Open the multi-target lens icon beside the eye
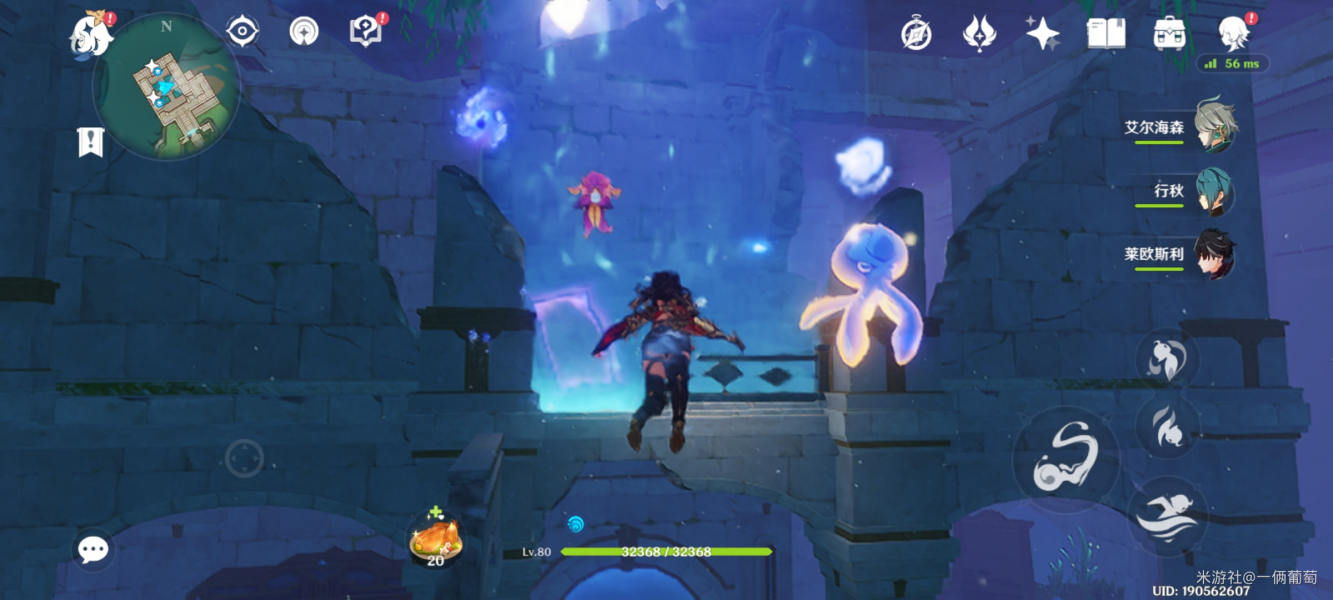This screenshot has height=600, width=1333. coord(304,32)
